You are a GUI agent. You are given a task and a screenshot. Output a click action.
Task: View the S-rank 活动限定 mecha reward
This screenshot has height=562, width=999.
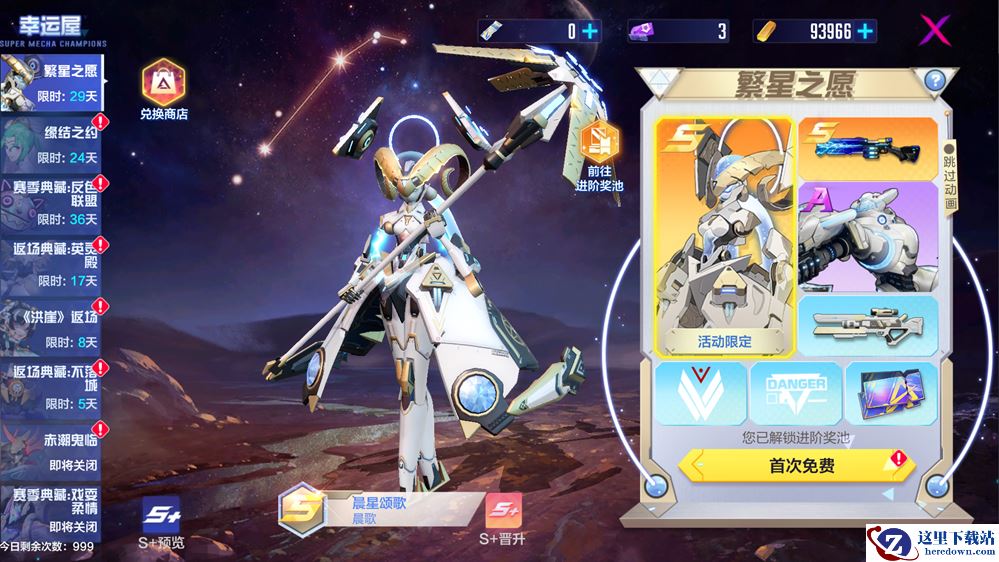725,236
